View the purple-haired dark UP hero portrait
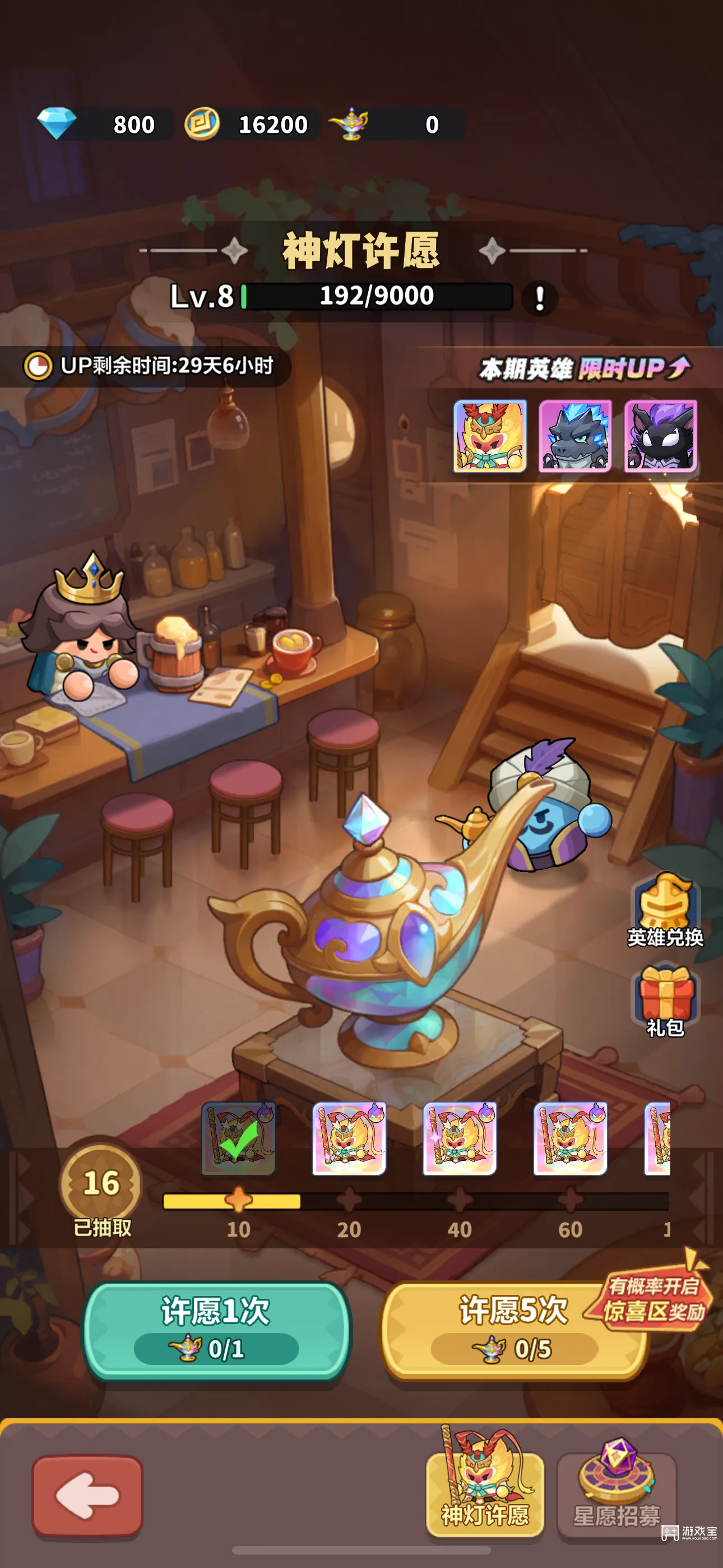 pyautogui.click(x=660, y=436)
